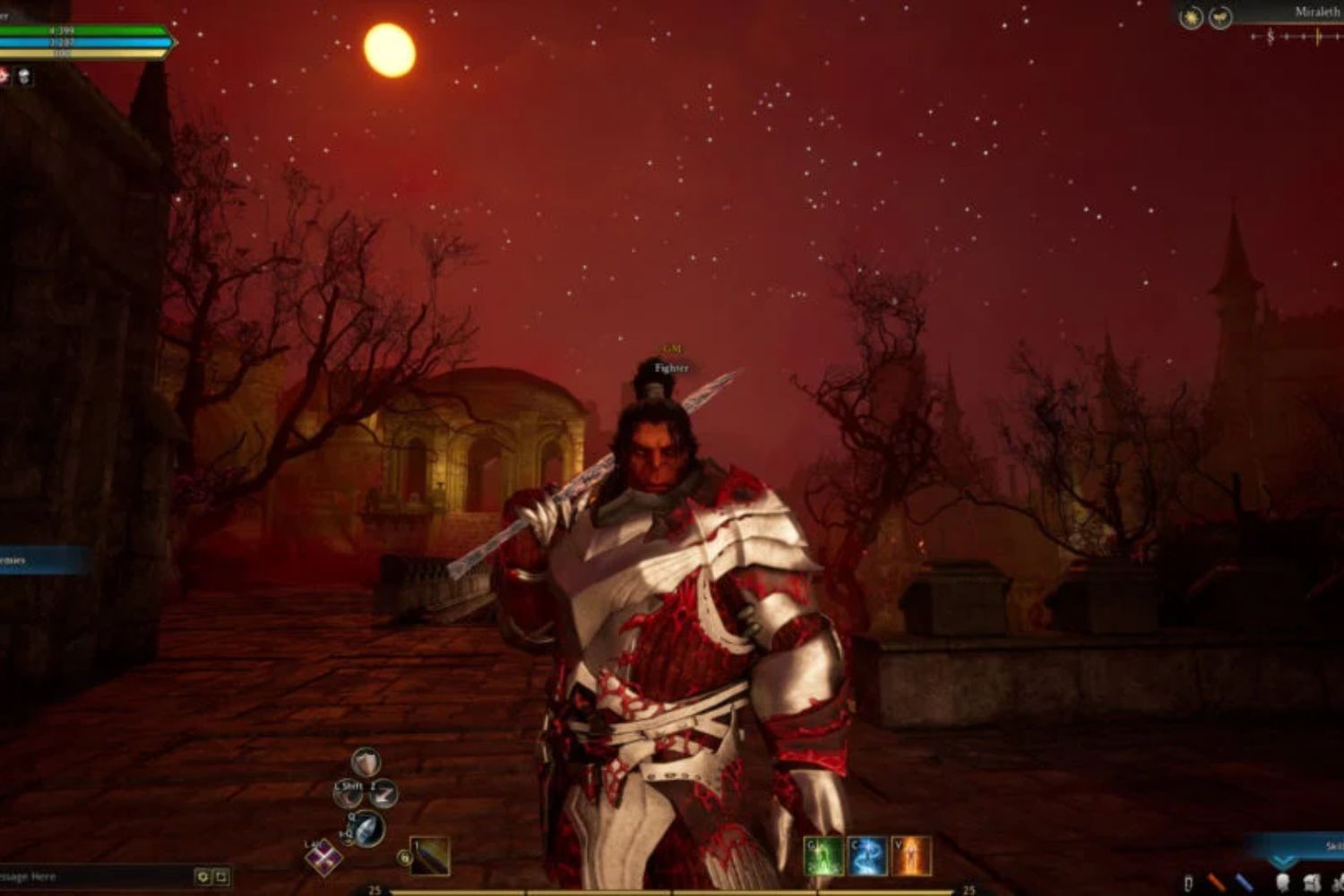Select the purple diamond ability icon
Image resolution: width=1344 pixels, height=896 pixels.
coord(323,858)
